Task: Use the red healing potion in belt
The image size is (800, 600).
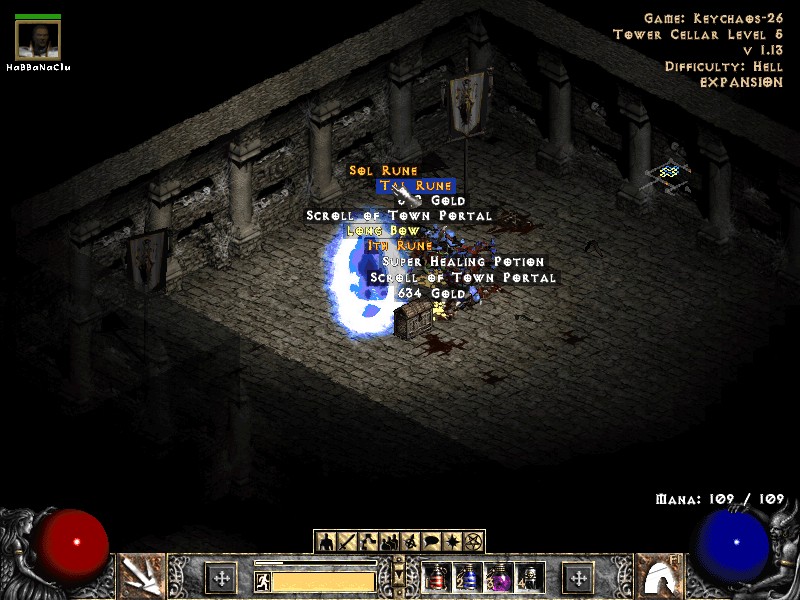Action: (x=436, y=577)
